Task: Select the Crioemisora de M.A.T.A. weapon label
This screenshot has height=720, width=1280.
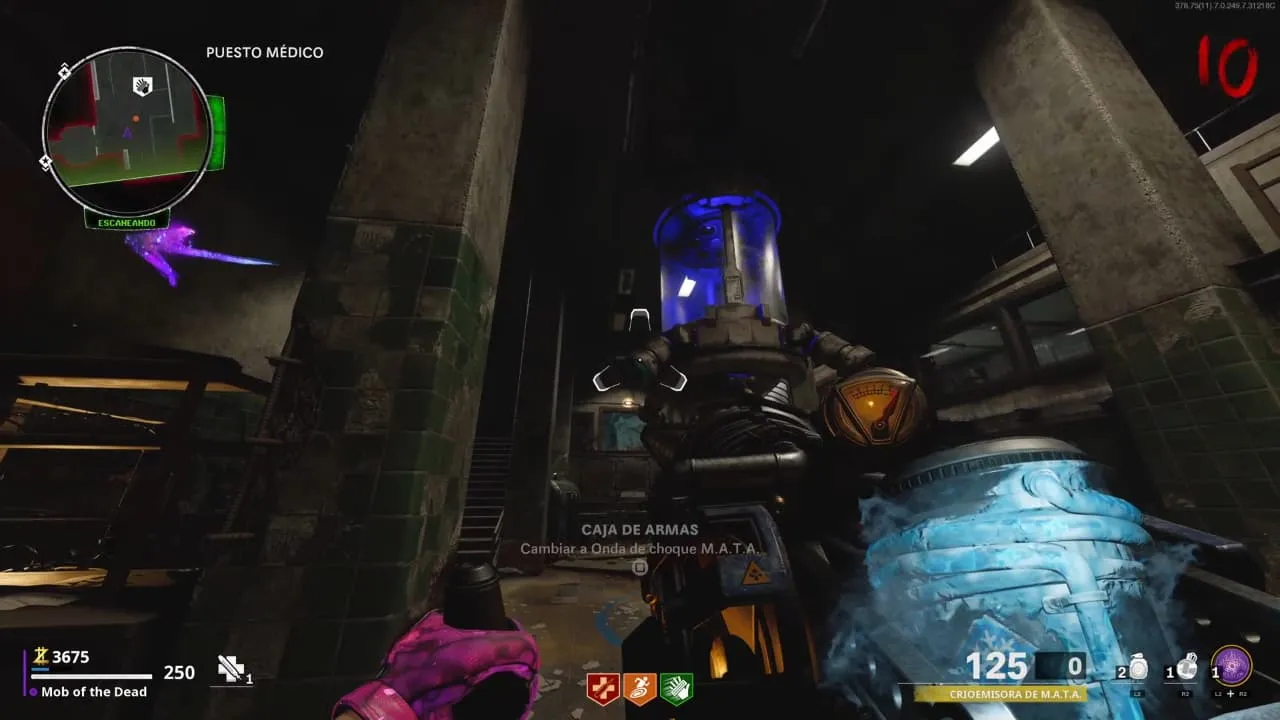Action: tap(1000, 693)
